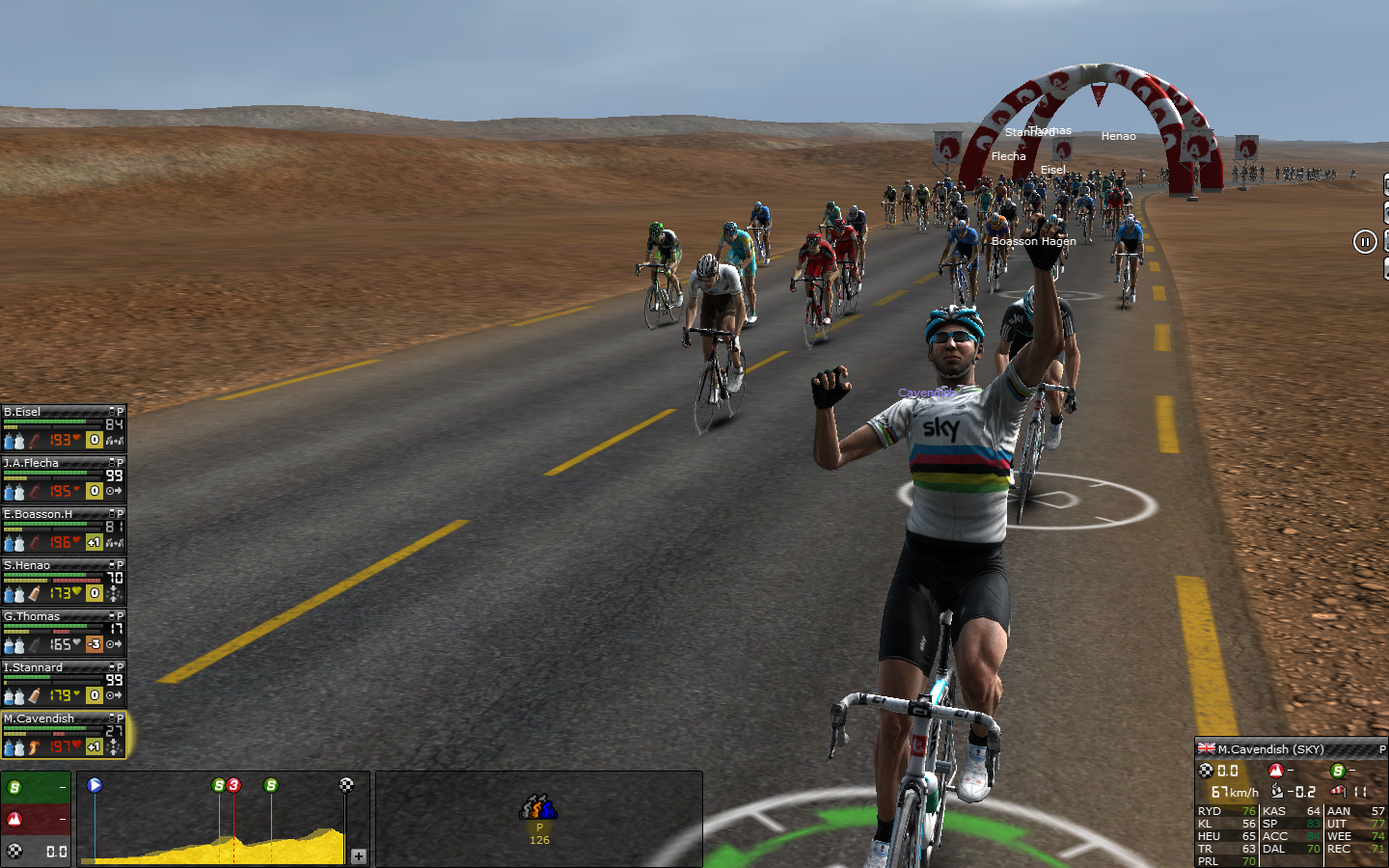Image resolution: width=1389 pixels, height=868 pixels.
Task: Select S.Henao's rider panel
Action: [x=39, y=566]
